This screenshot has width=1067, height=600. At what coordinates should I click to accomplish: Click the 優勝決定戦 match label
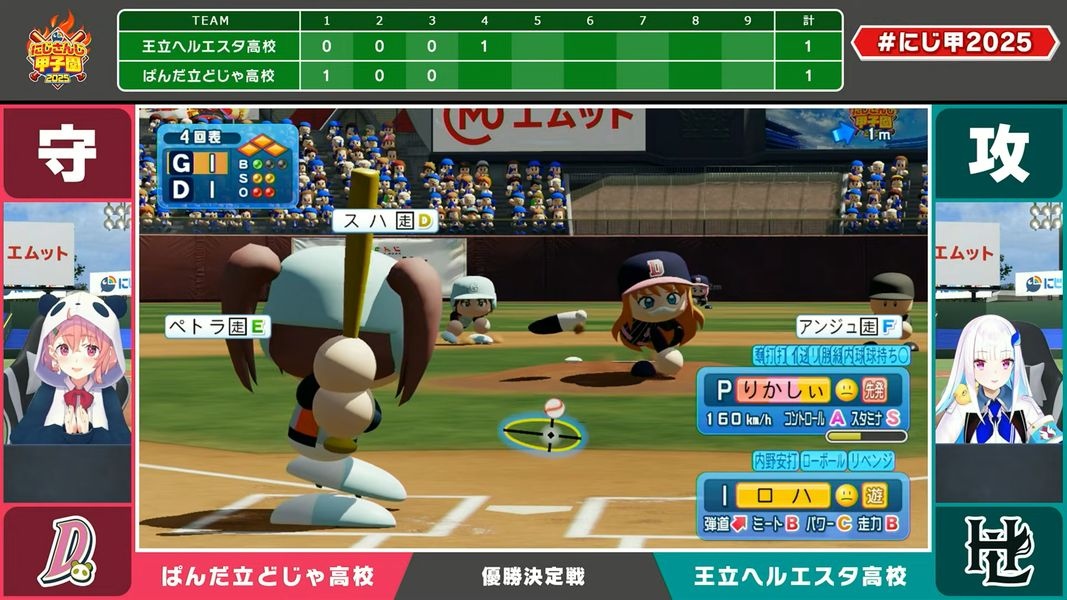click(532, 577)
